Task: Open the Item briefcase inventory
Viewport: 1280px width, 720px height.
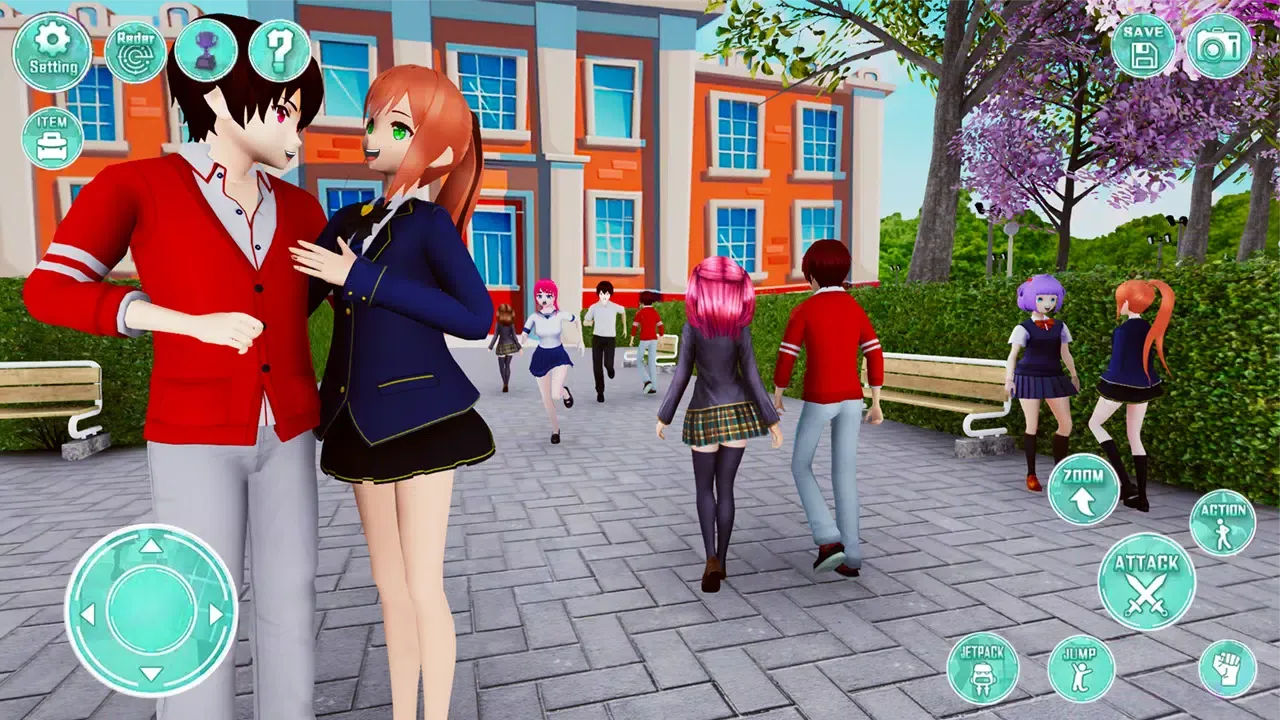Action: pyautogui.click(x=52, y=138)
